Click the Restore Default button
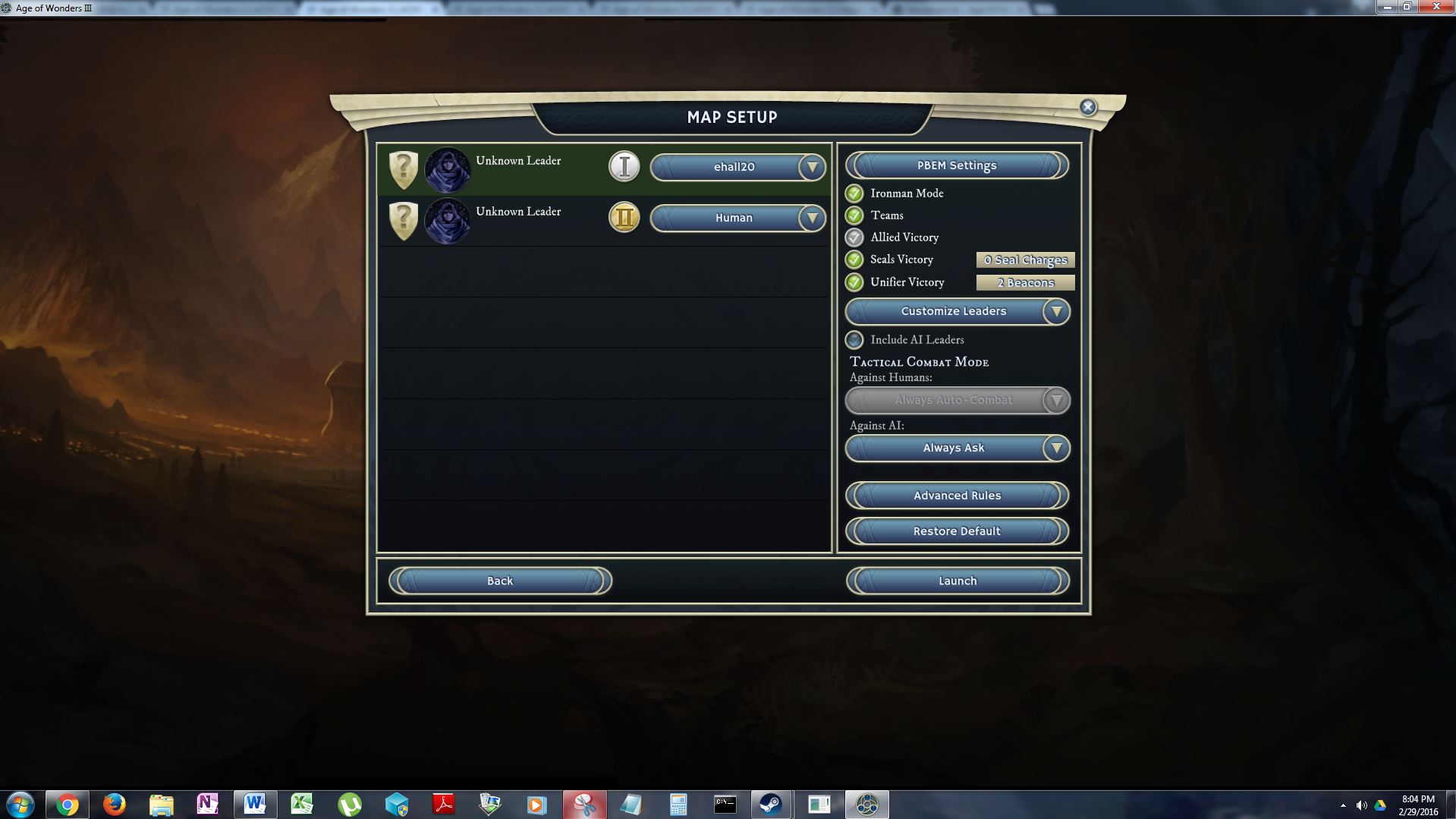 click(x=957, y=531)
